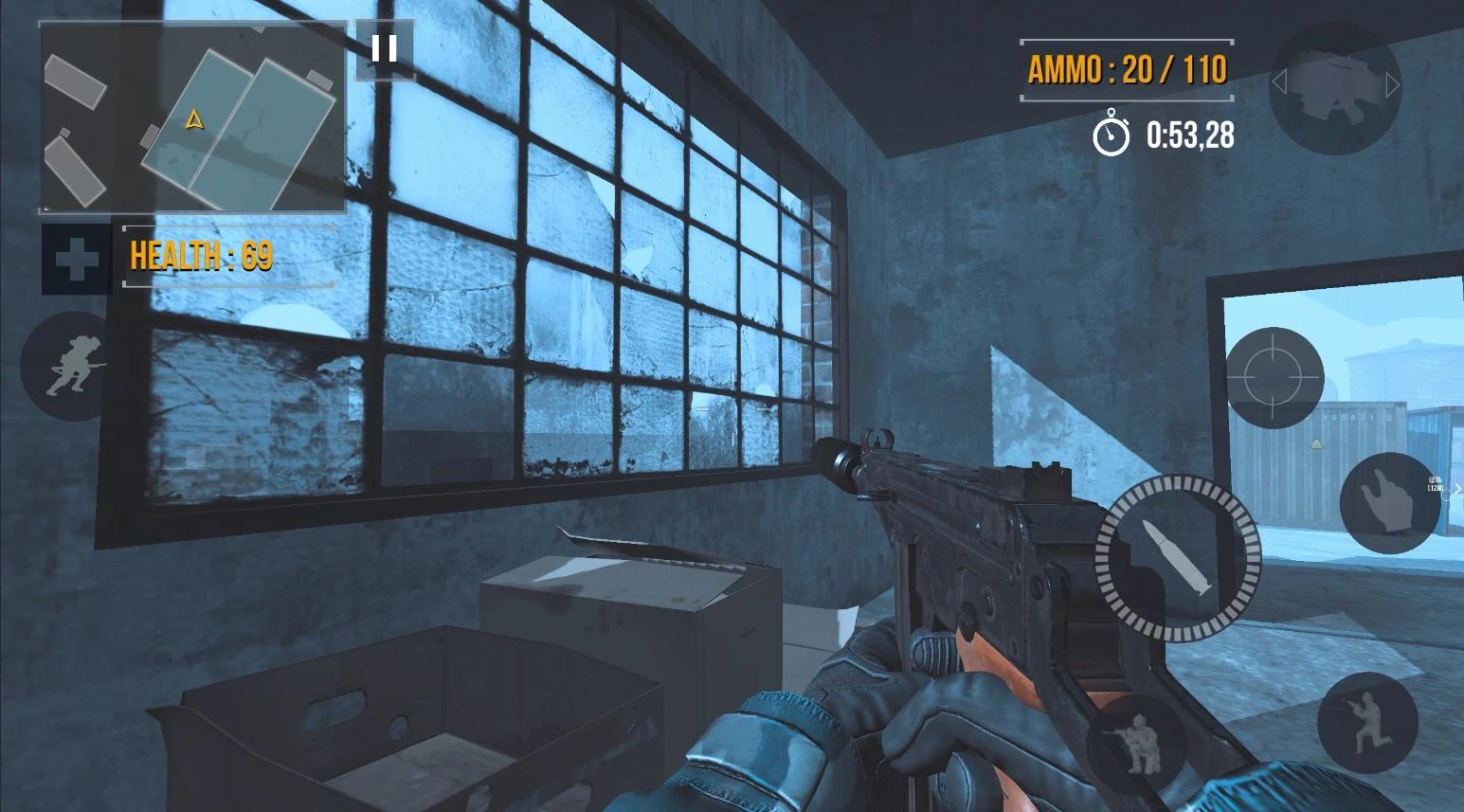Use the medkit plus icon
1464x812 pixels.
click(x=76, y=260)
